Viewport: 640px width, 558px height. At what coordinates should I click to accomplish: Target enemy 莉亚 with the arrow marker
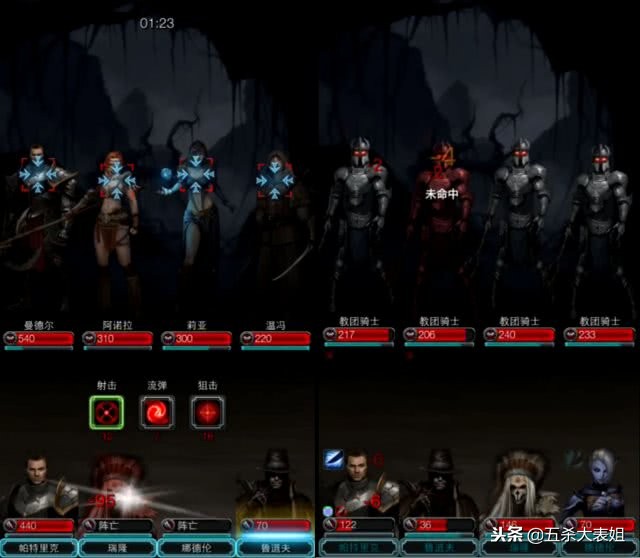(197, 176)
